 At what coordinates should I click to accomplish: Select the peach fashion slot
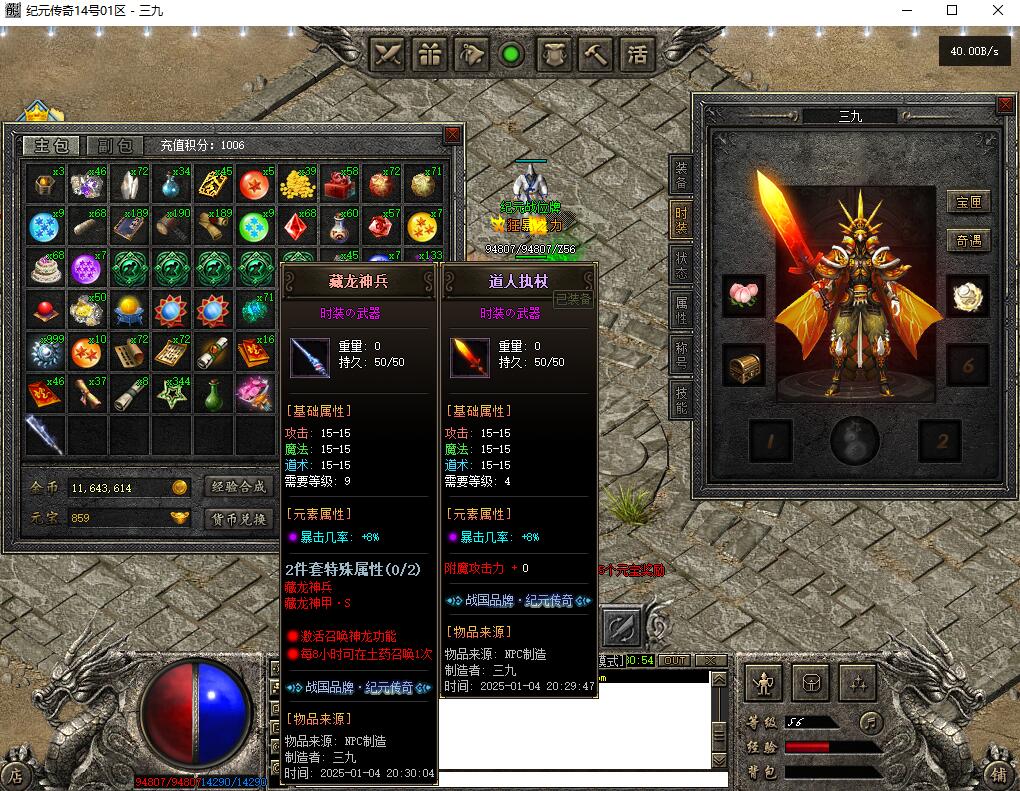(x=743, y=297)
